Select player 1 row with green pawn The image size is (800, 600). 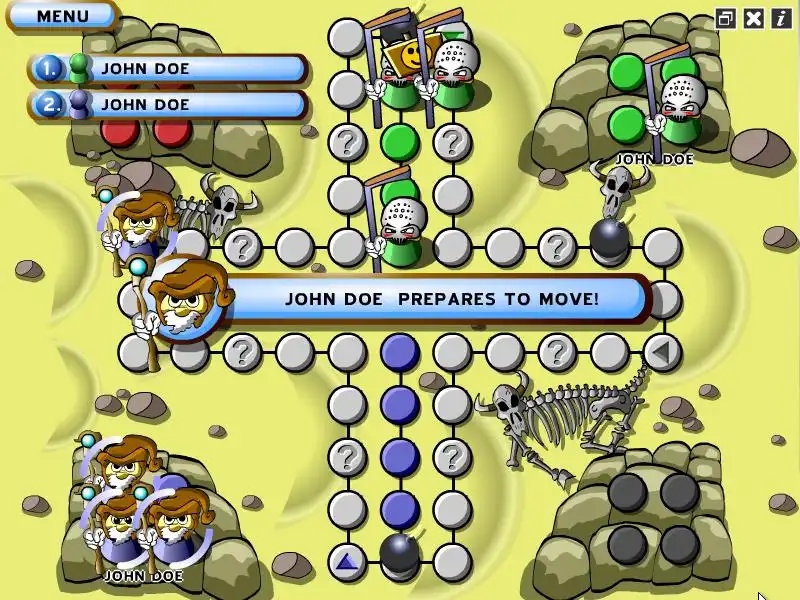167,69
